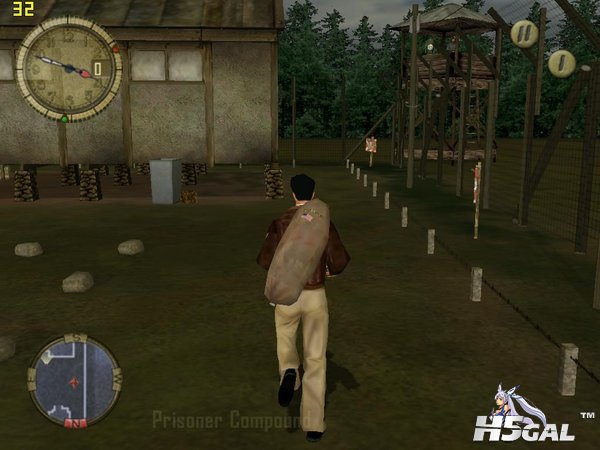The width and height of the screenshot is (600, 450).
Task: Pause the game with the double-bar button
Action: (x=524, y=34)
